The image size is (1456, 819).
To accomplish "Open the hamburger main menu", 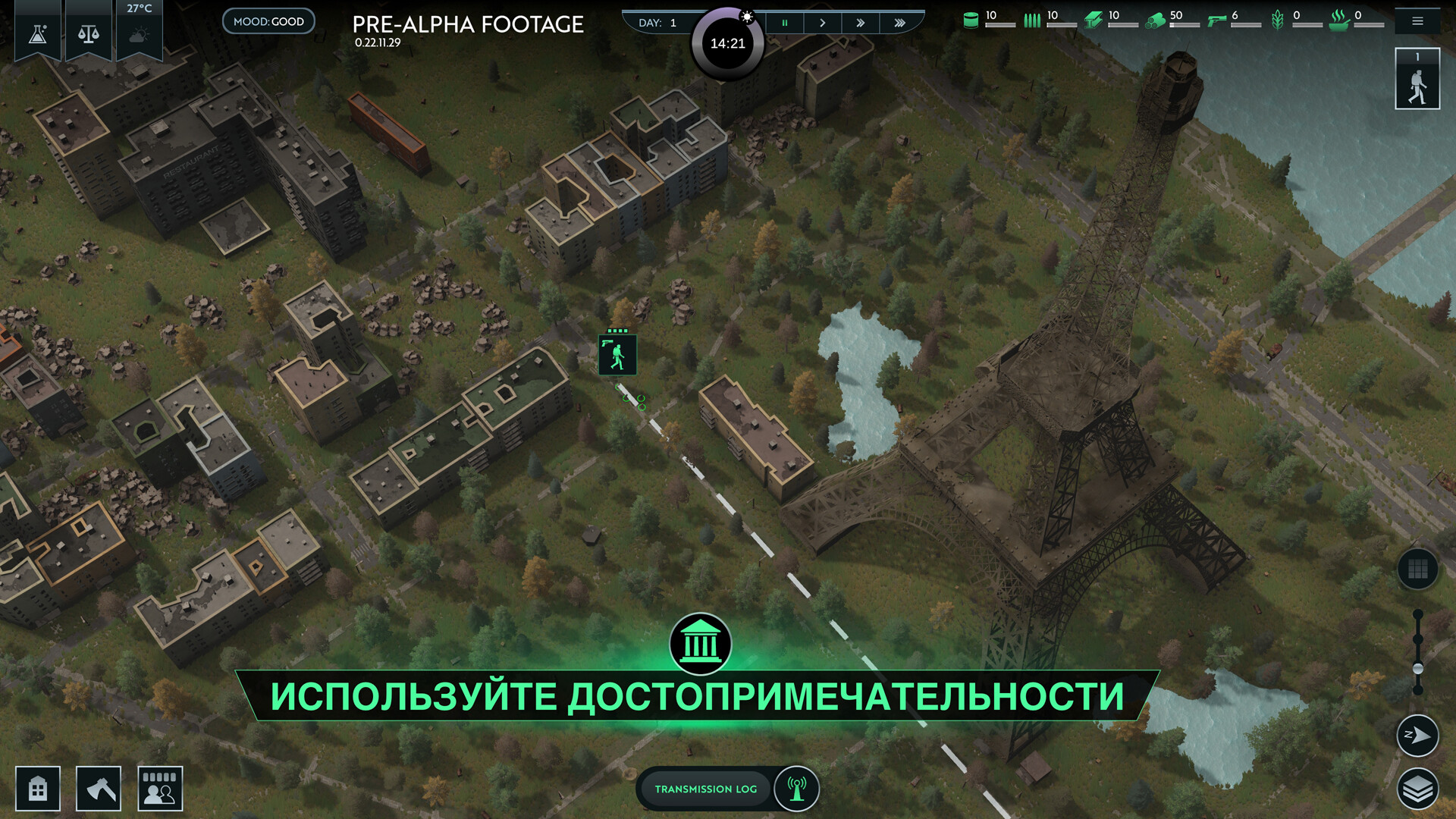I will coord(1417,21).
